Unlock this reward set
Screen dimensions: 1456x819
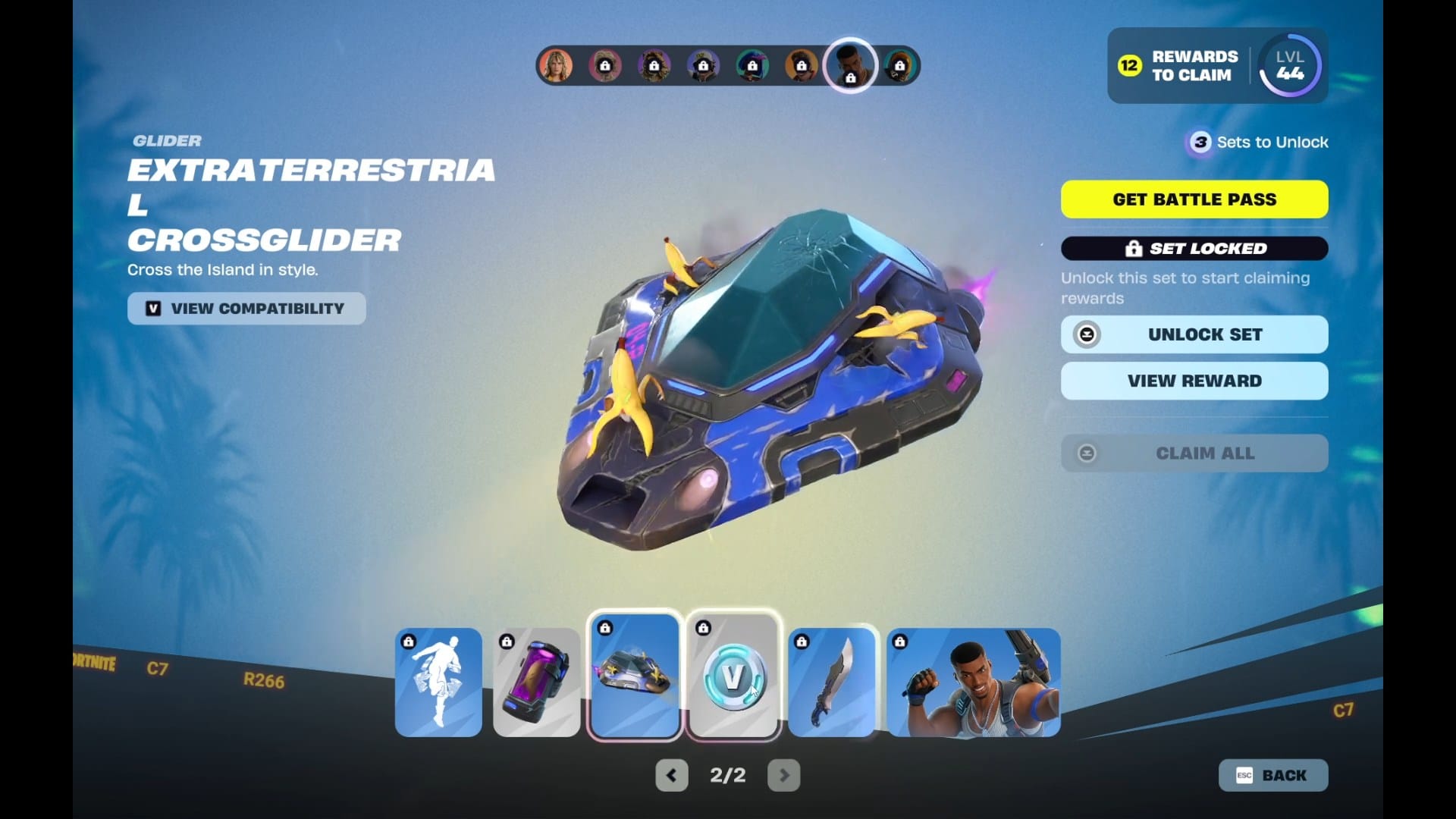pos(1194,334)
